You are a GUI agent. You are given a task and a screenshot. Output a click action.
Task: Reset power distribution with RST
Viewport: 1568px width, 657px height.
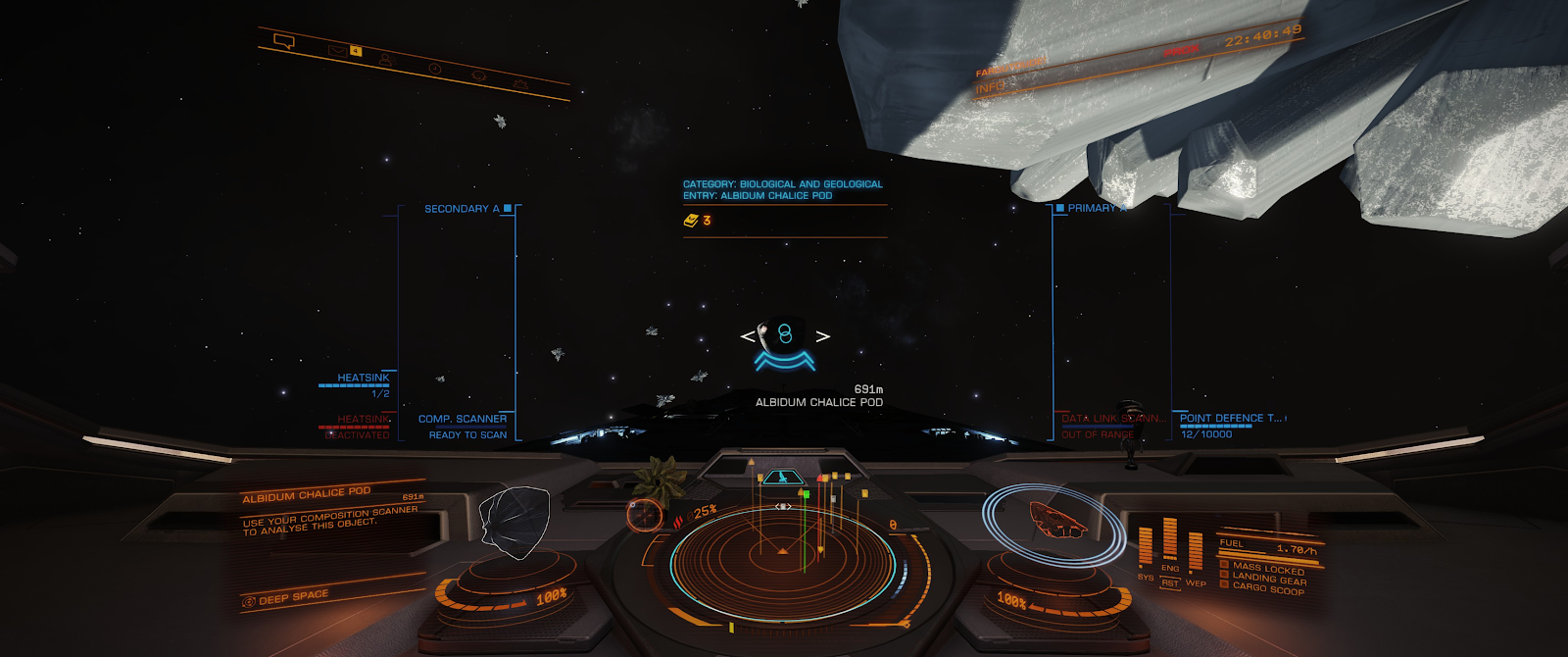tap(1170, 583)
